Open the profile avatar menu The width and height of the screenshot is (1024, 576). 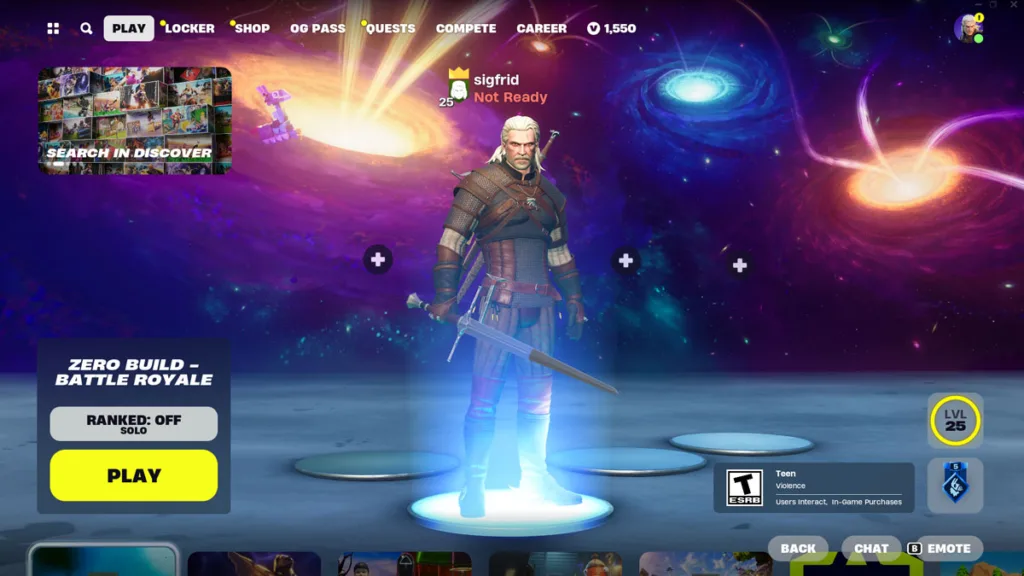[x=967, y=28]
